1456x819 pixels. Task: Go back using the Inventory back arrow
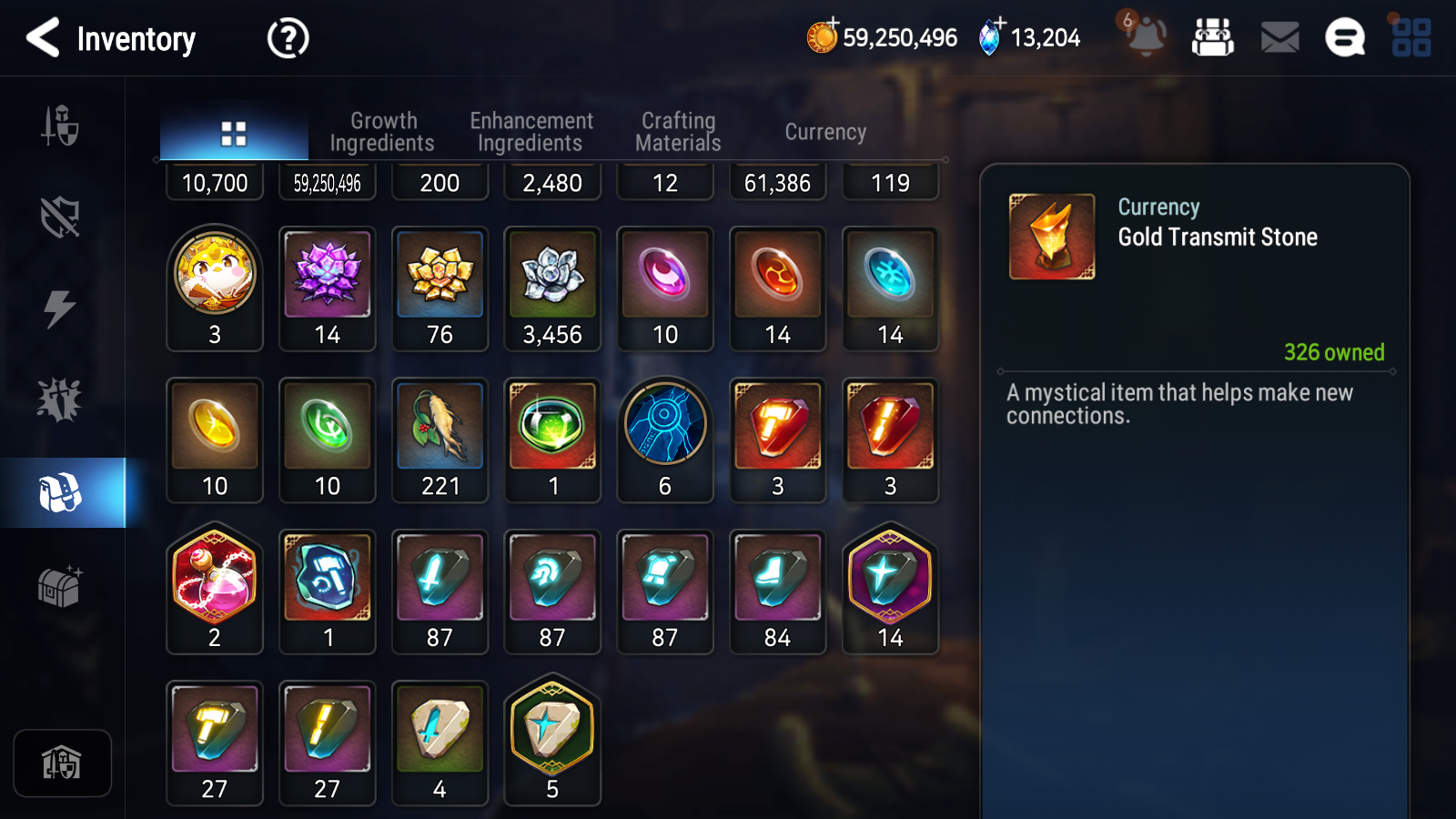pyautogui.click(x=43, y=38)
